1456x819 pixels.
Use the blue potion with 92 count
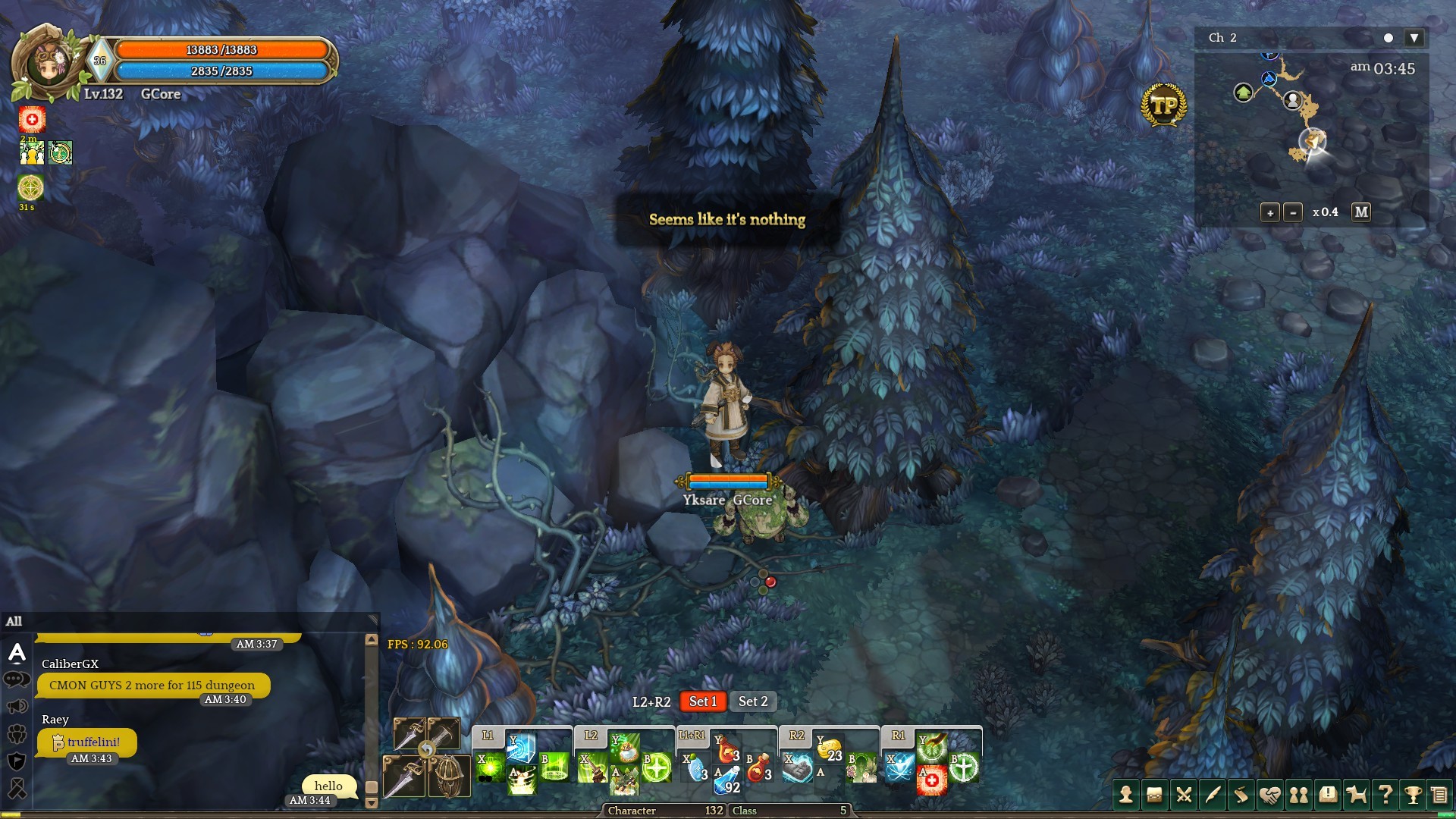coord(727,780)
